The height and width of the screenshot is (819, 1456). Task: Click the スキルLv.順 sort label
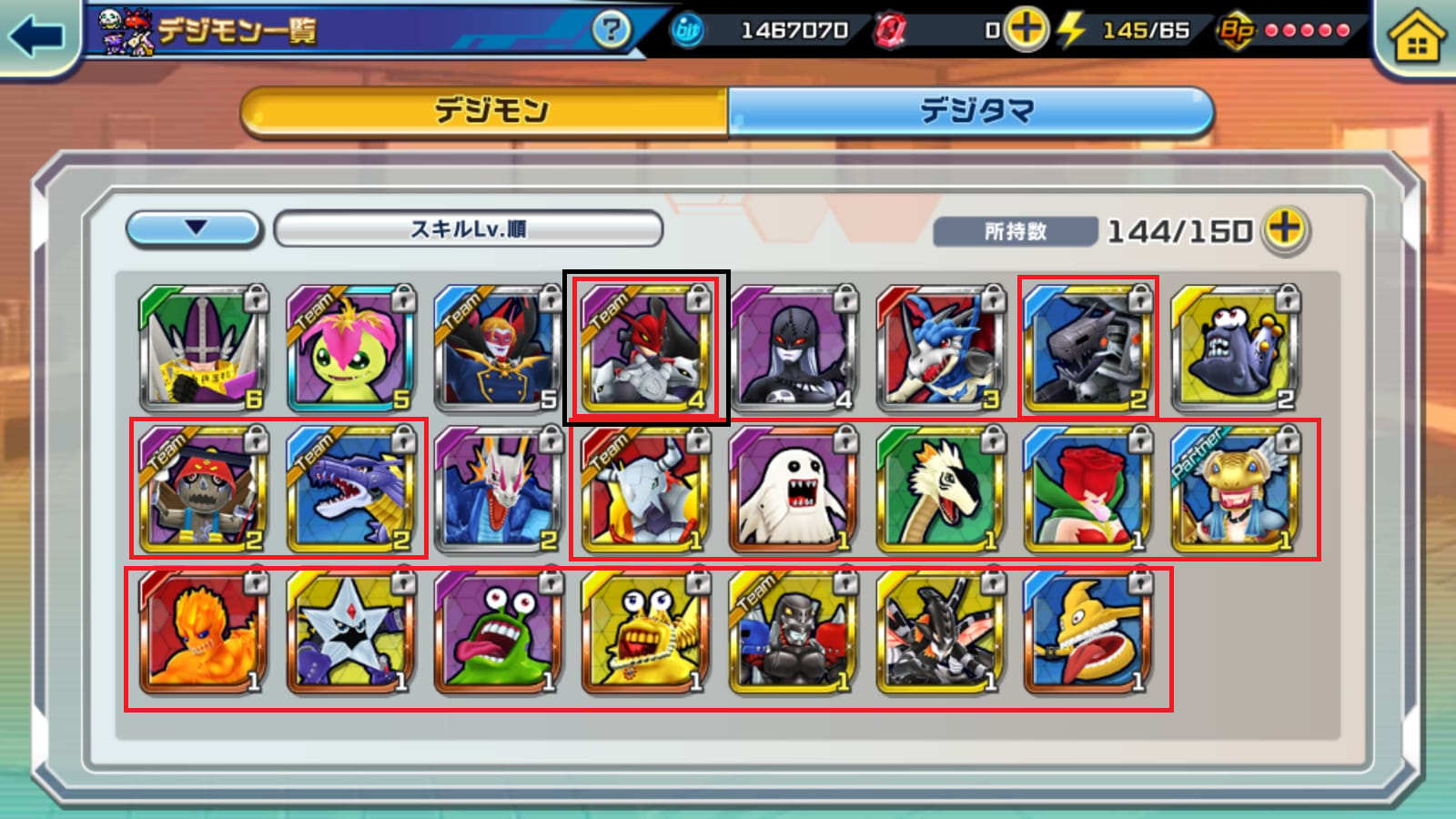(x=468, y=229)
